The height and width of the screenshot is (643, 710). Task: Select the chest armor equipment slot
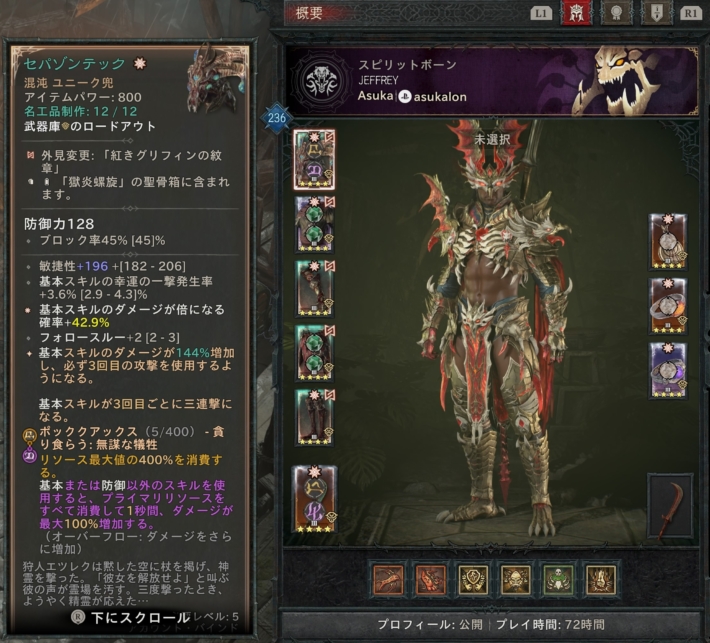click(314, 223)
